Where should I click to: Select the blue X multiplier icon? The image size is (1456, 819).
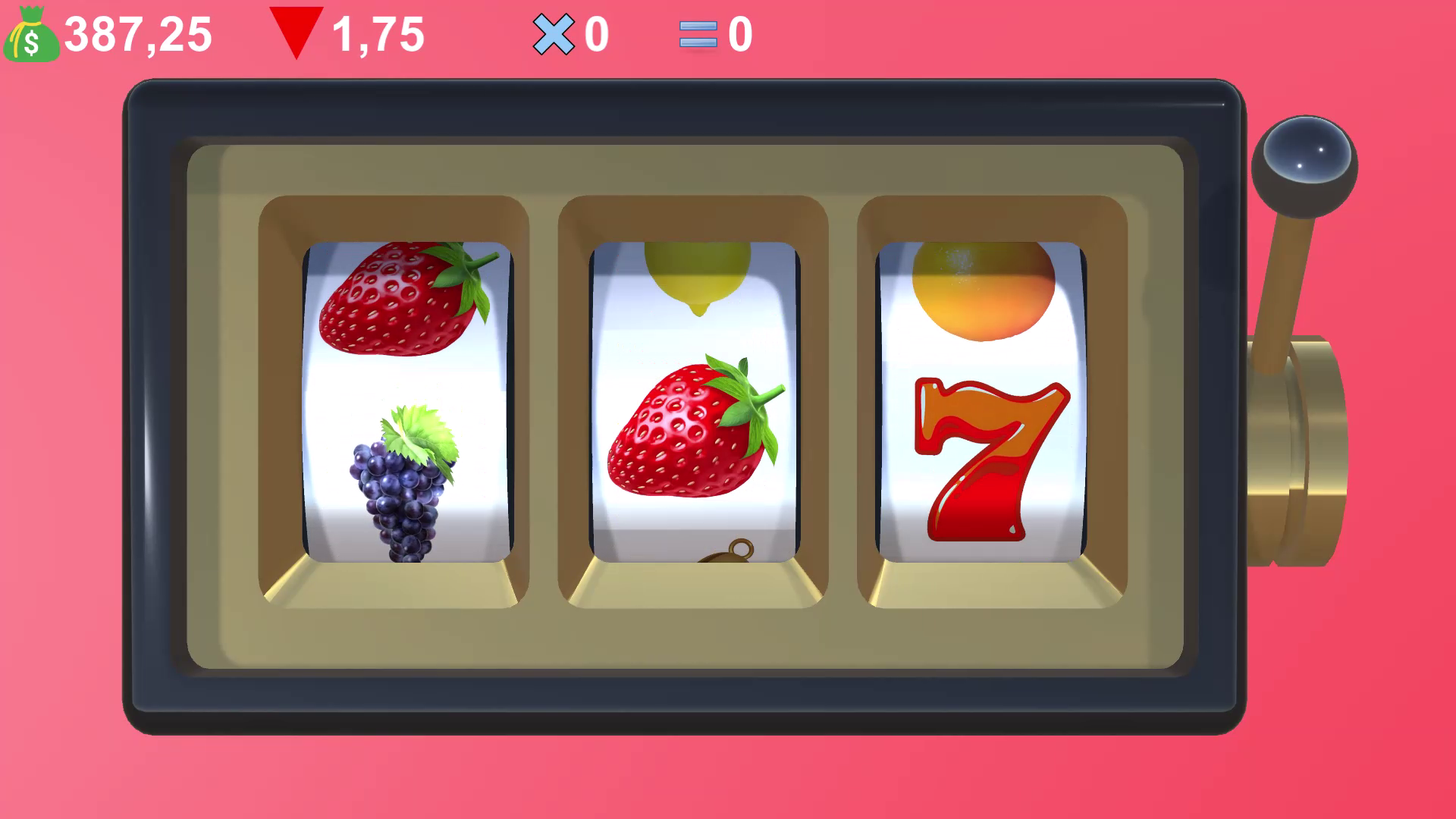click(x=553, y=33)
